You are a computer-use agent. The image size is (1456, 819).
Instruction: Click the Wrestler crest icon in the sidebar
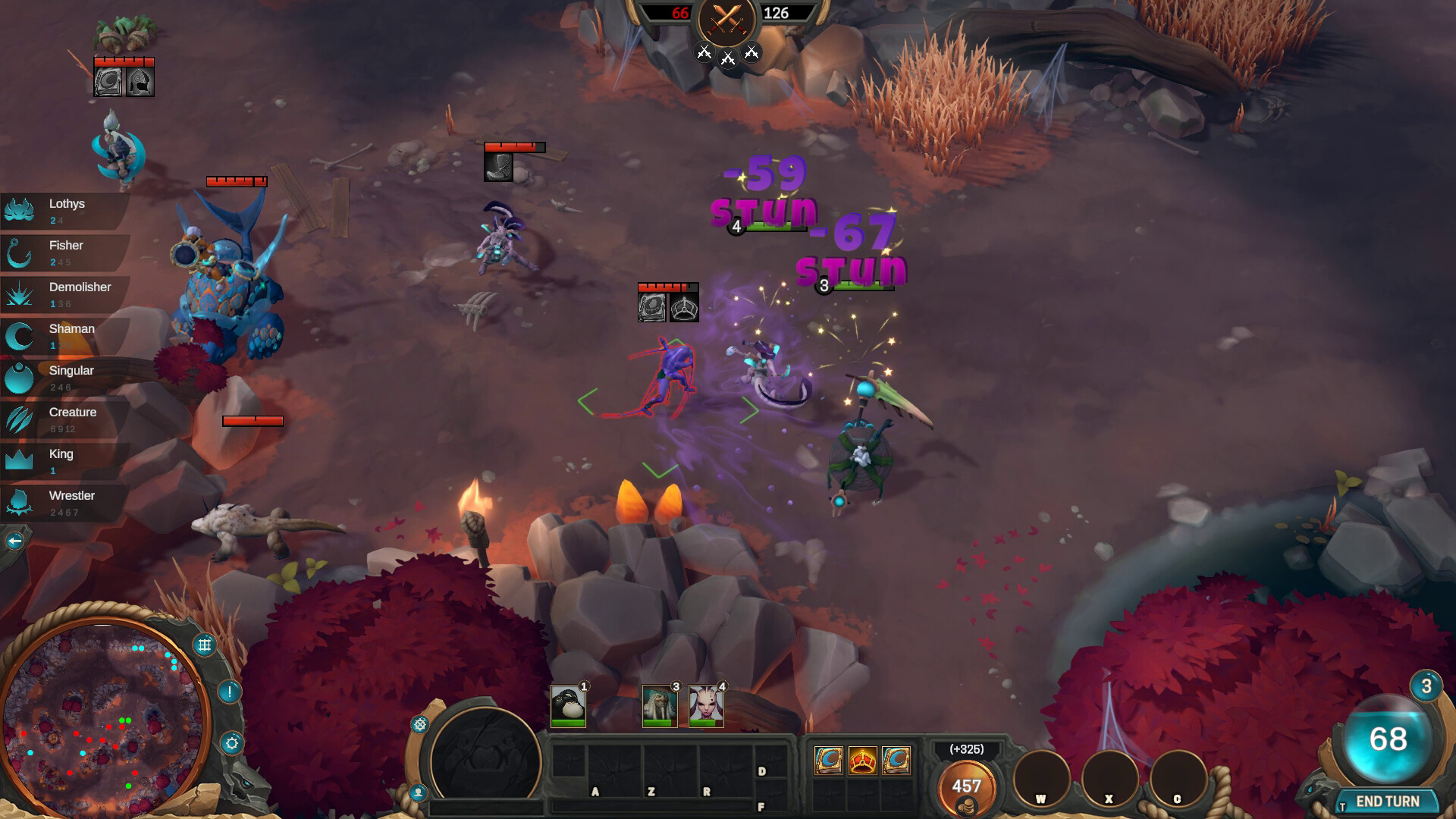click(x=20, y=502)
